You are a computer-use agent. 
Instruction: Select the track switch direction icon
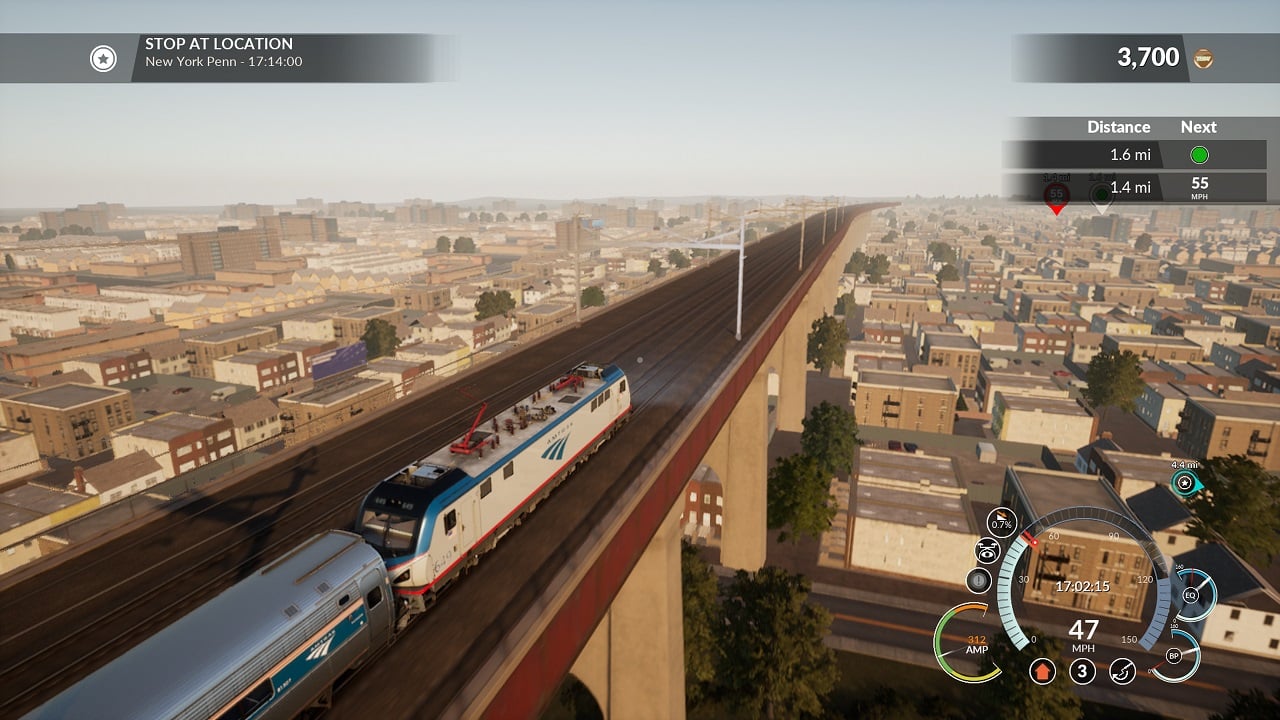[1122, 671]
